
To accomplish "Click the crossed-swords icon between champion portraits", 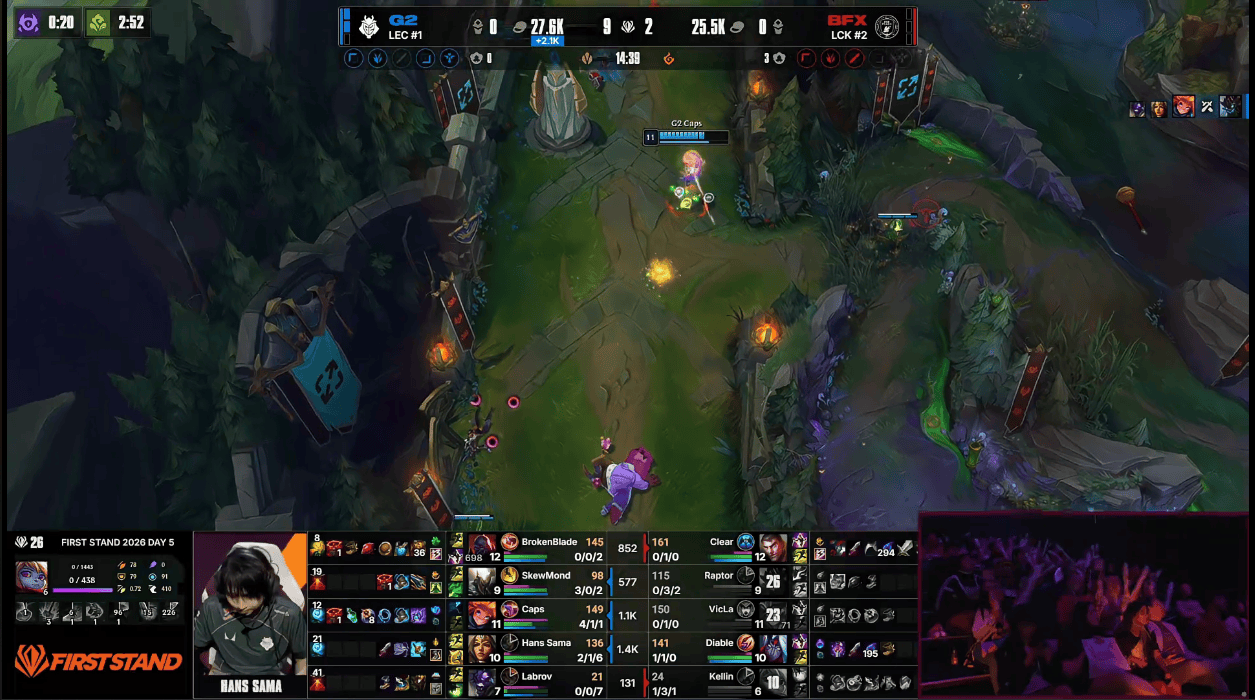I will 1207,107.
